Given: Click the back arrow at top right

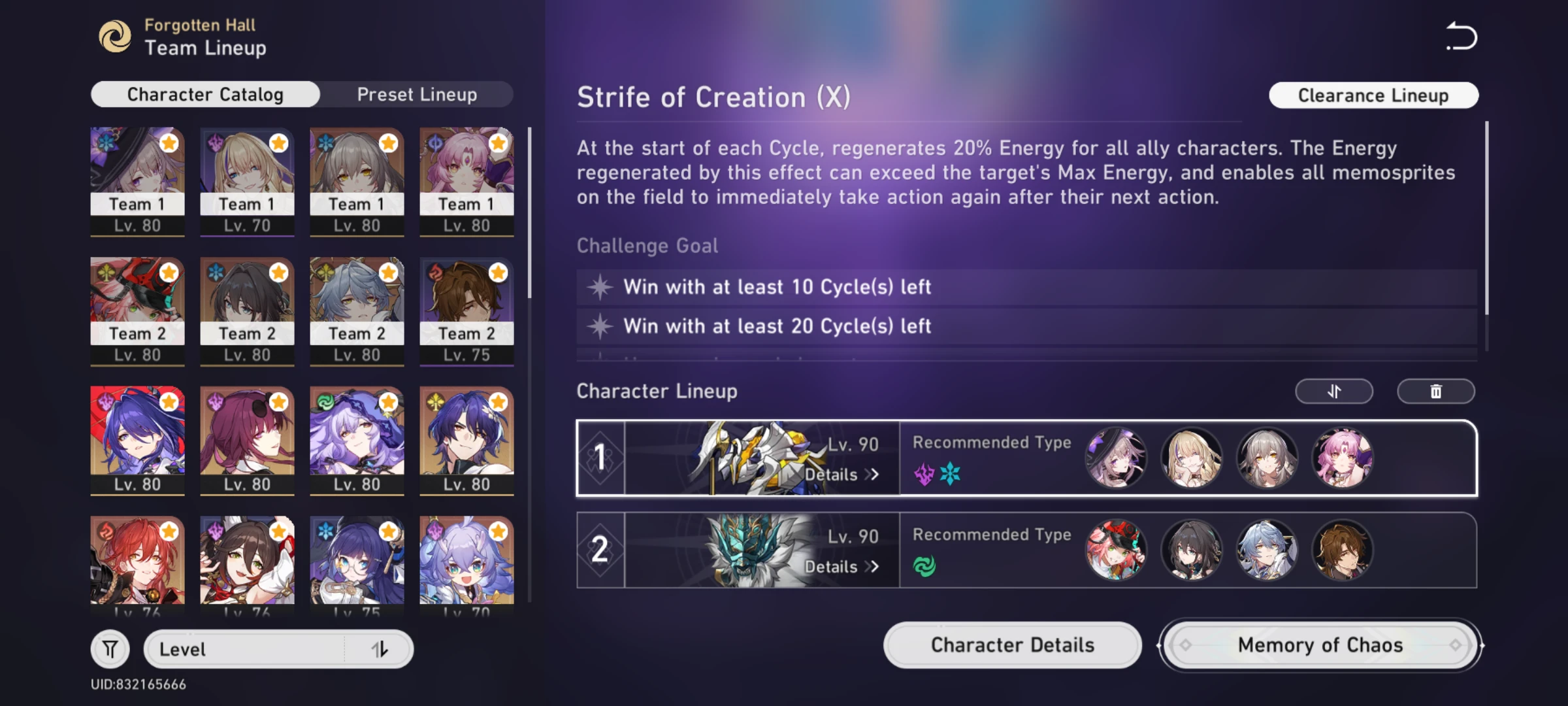Looking at the screenshot, I should pyautogui.click(x=1462, y=36).
